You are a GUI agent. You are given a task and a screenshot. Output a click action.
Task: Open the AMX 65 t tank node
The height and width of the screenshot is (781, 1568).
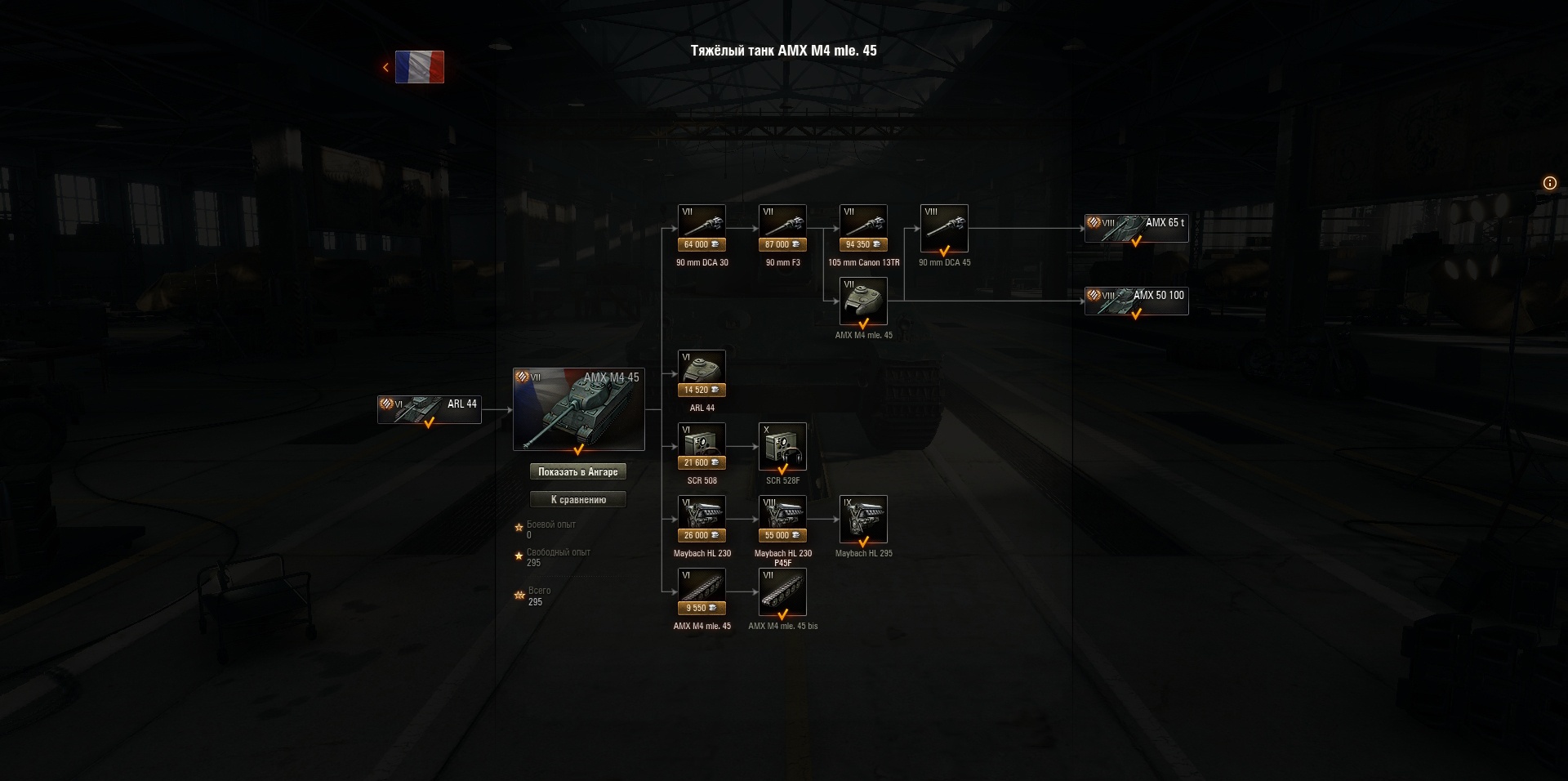[x=1136, y=228]
